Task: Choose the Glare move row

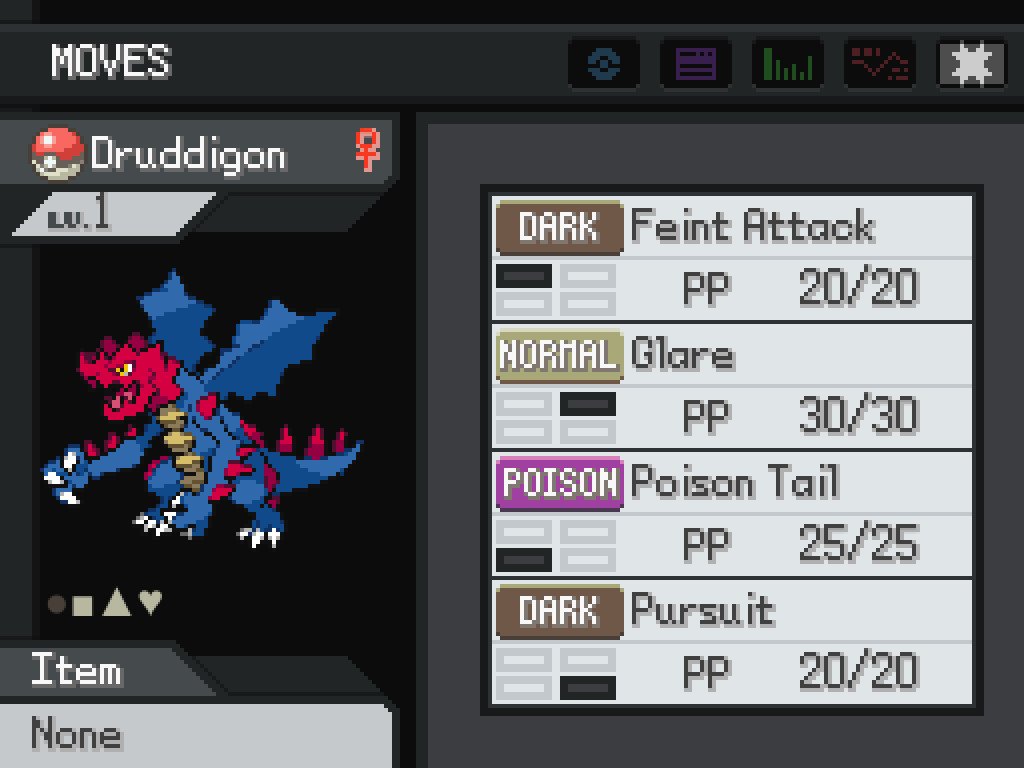Action: coord(732,386)
